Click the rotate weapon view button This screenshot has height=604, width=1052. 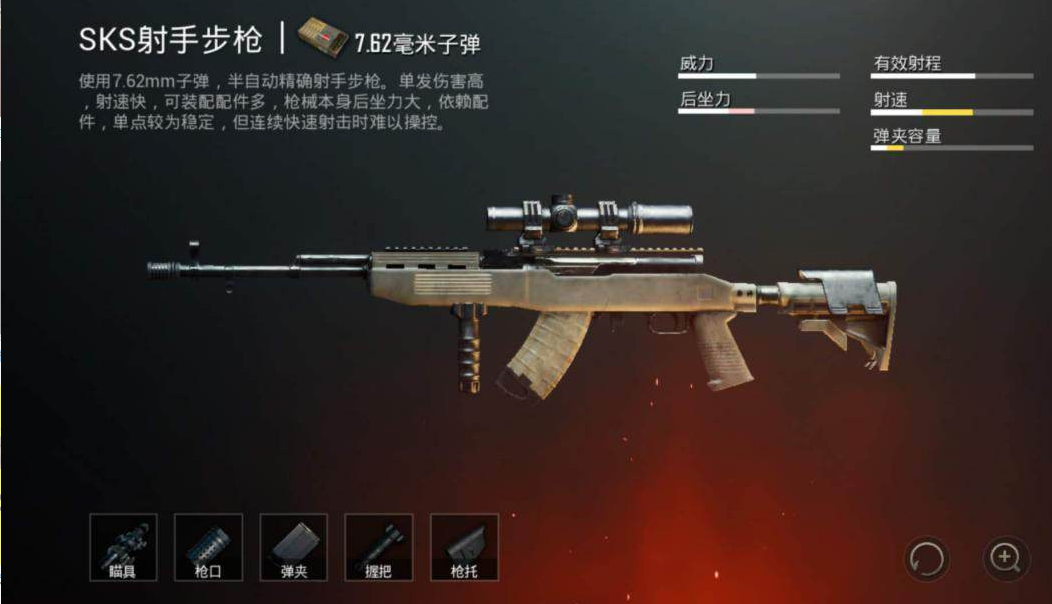(926, 558)
